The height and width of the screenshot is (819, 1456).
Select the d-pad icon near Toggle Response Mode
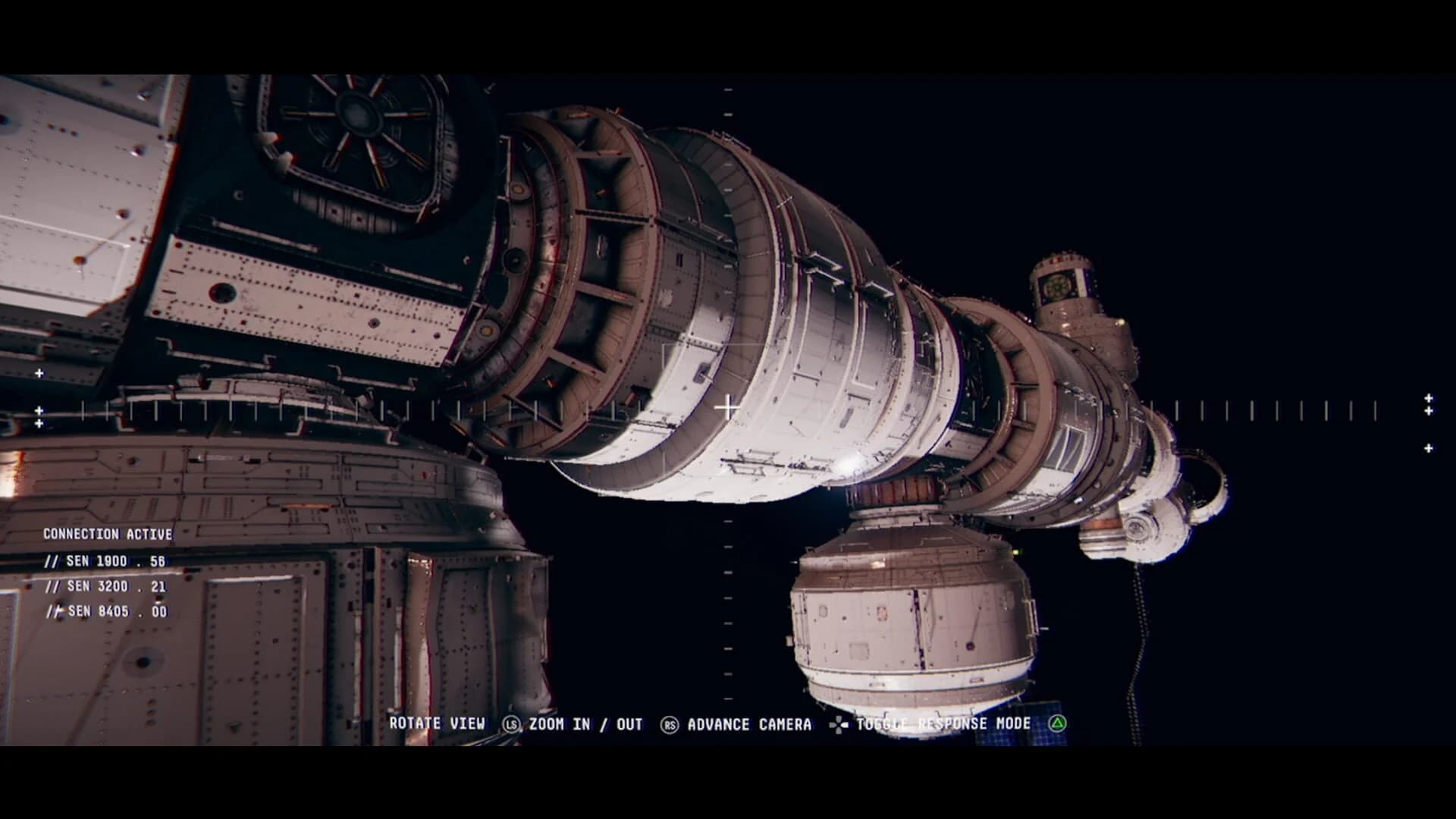pyautogui.click(x=838, y=724)
